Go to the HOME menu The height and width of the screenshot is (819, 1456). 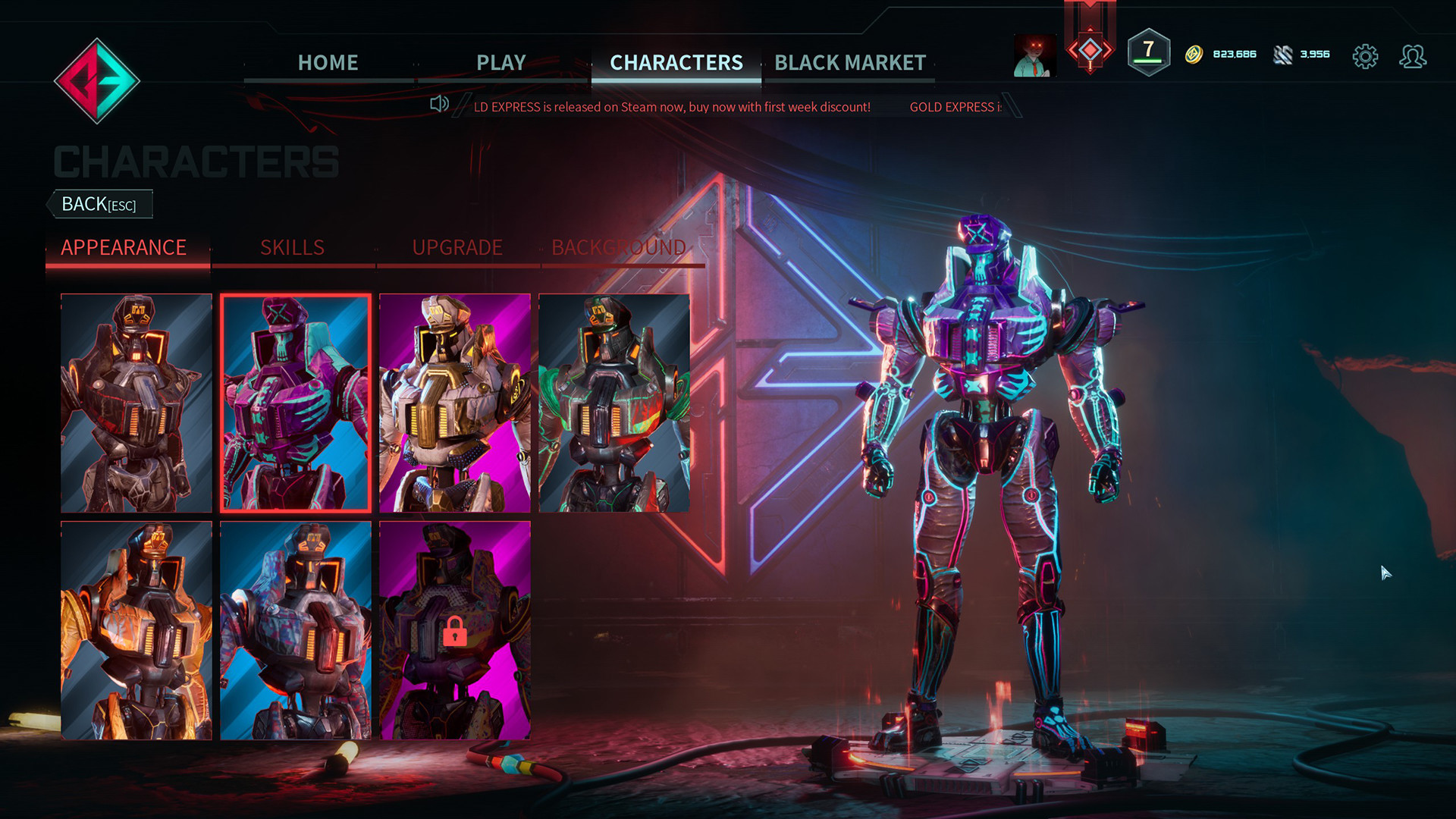pos(328,62)
